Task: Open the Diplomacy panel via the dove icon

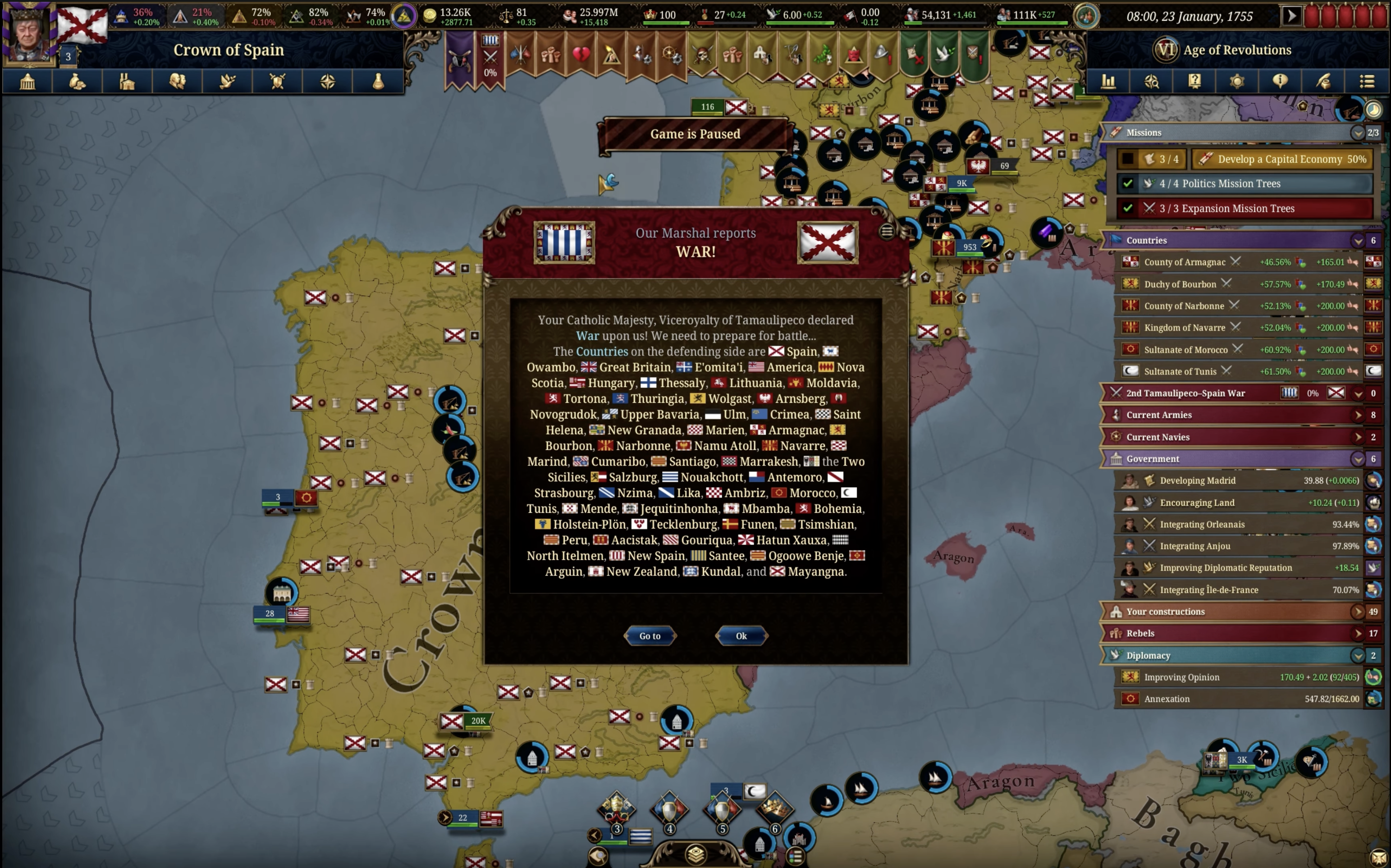Action: point(227,81)
